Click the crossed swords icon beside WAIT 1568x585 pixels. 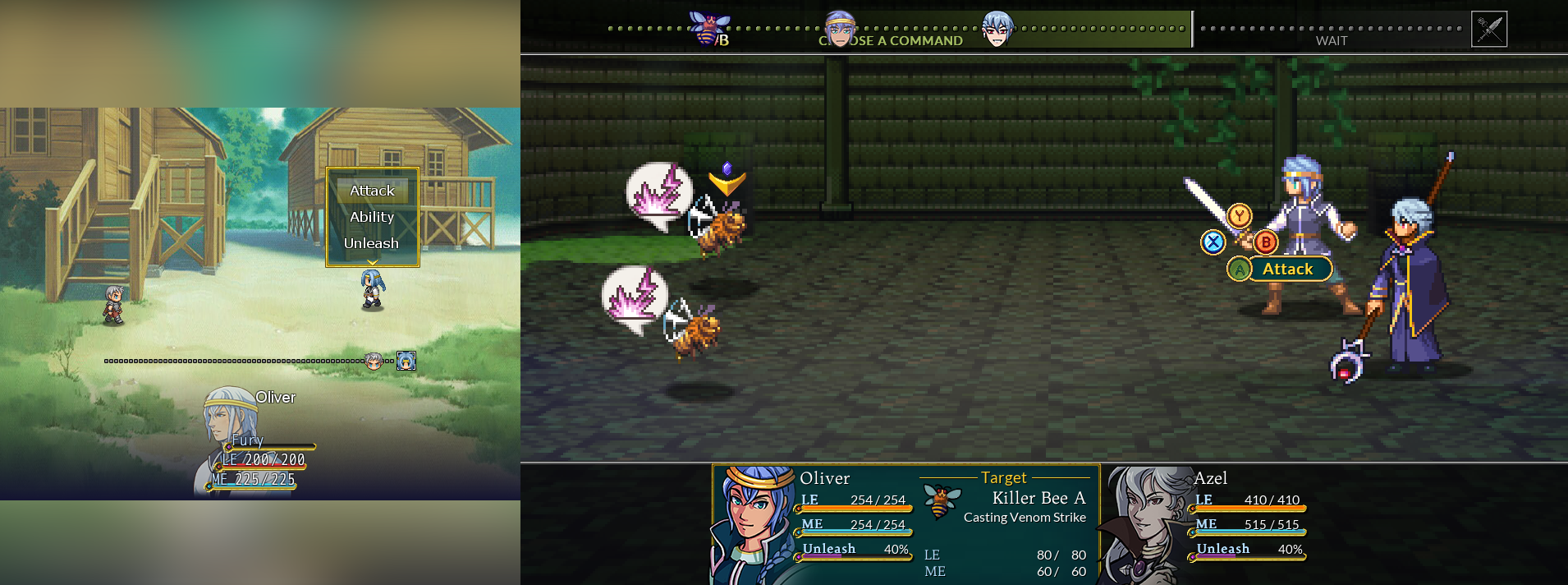click(x=1488, y=29)
